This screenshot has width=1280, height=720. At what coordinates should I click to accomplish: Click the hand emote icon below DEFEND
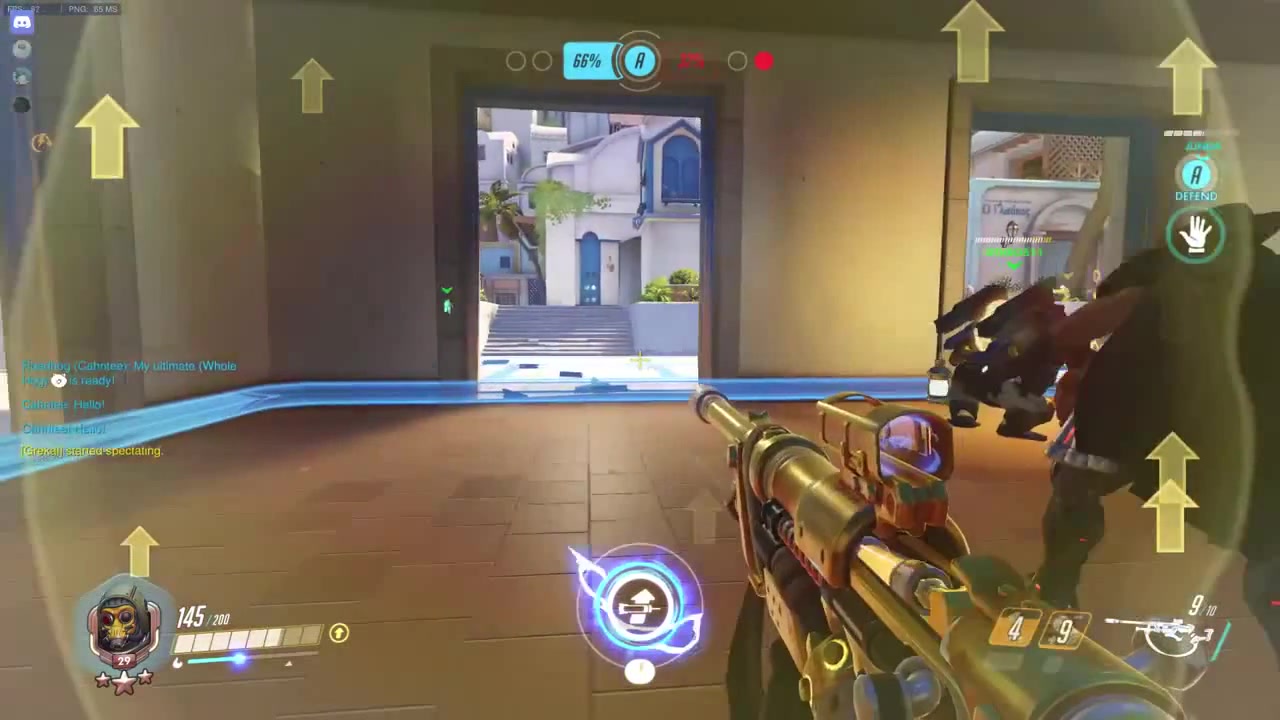pos(1197,234)
